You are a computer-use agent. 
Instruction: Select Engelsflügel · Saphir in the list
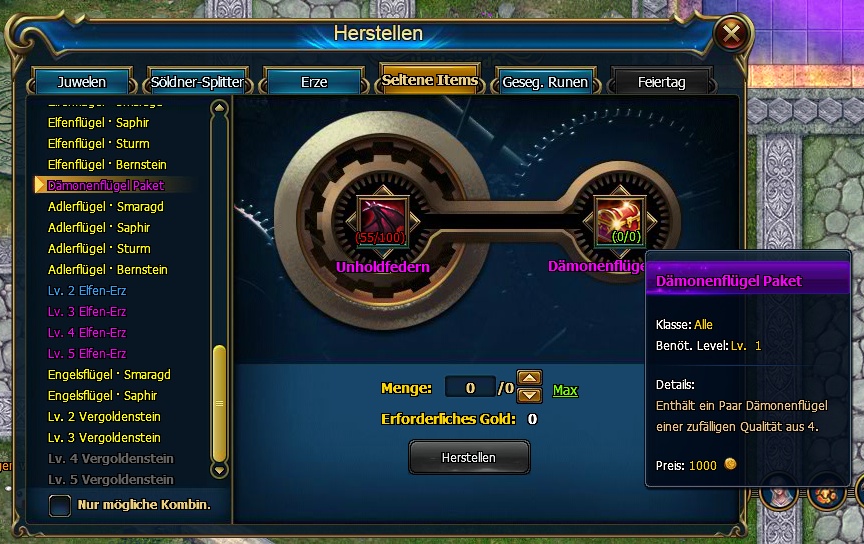coord(103,396)
